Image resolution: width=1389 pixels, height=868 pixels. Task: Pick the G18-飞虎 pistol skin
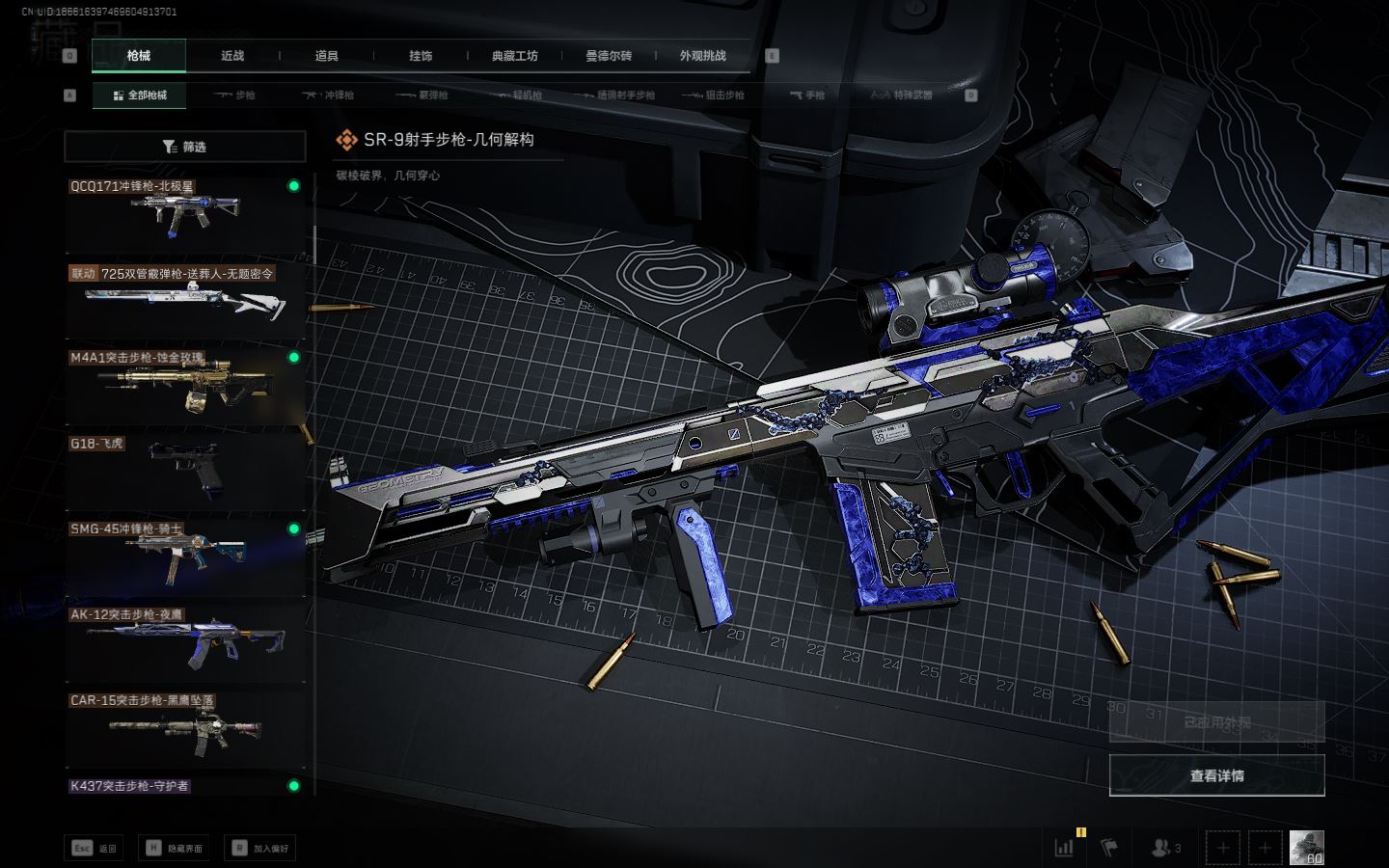tap(184, 472)
